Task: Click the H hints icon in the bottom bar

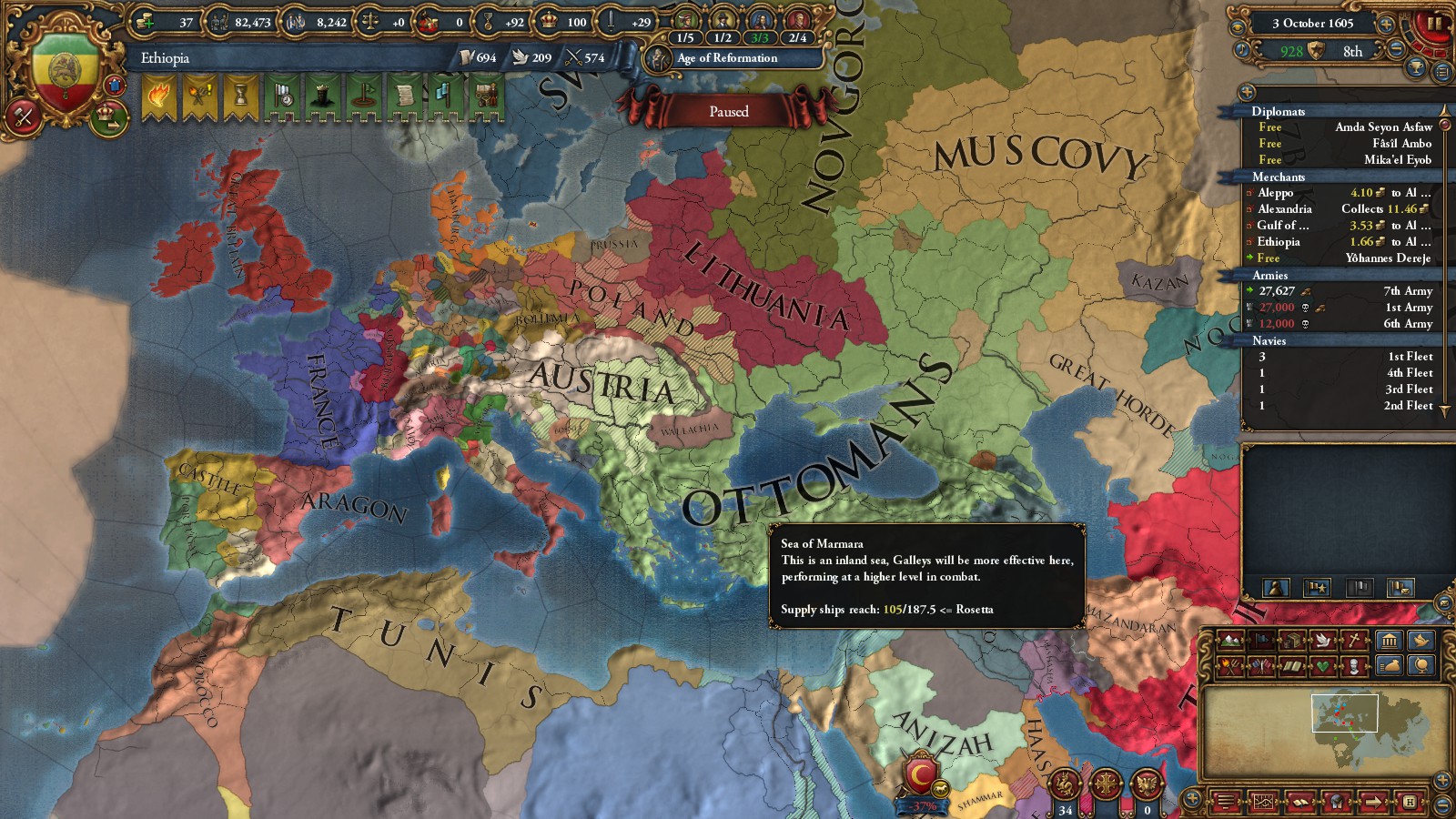Action: [1410, 802]
